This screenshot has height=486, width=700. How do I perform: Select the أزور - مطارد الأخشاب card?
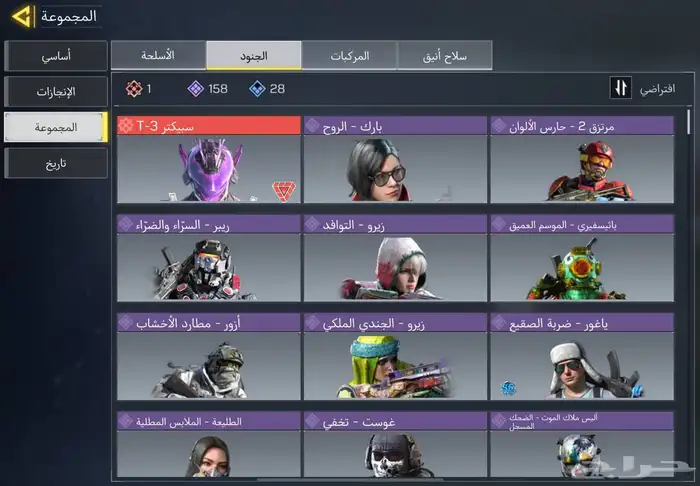click(x=209, y=357)
